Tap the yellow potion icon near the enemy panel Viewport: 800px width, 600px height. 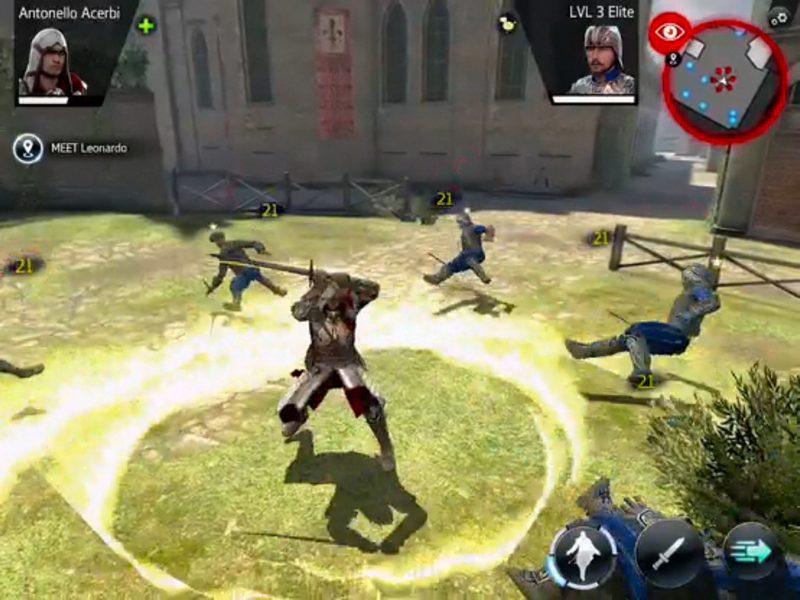(507, 22)
